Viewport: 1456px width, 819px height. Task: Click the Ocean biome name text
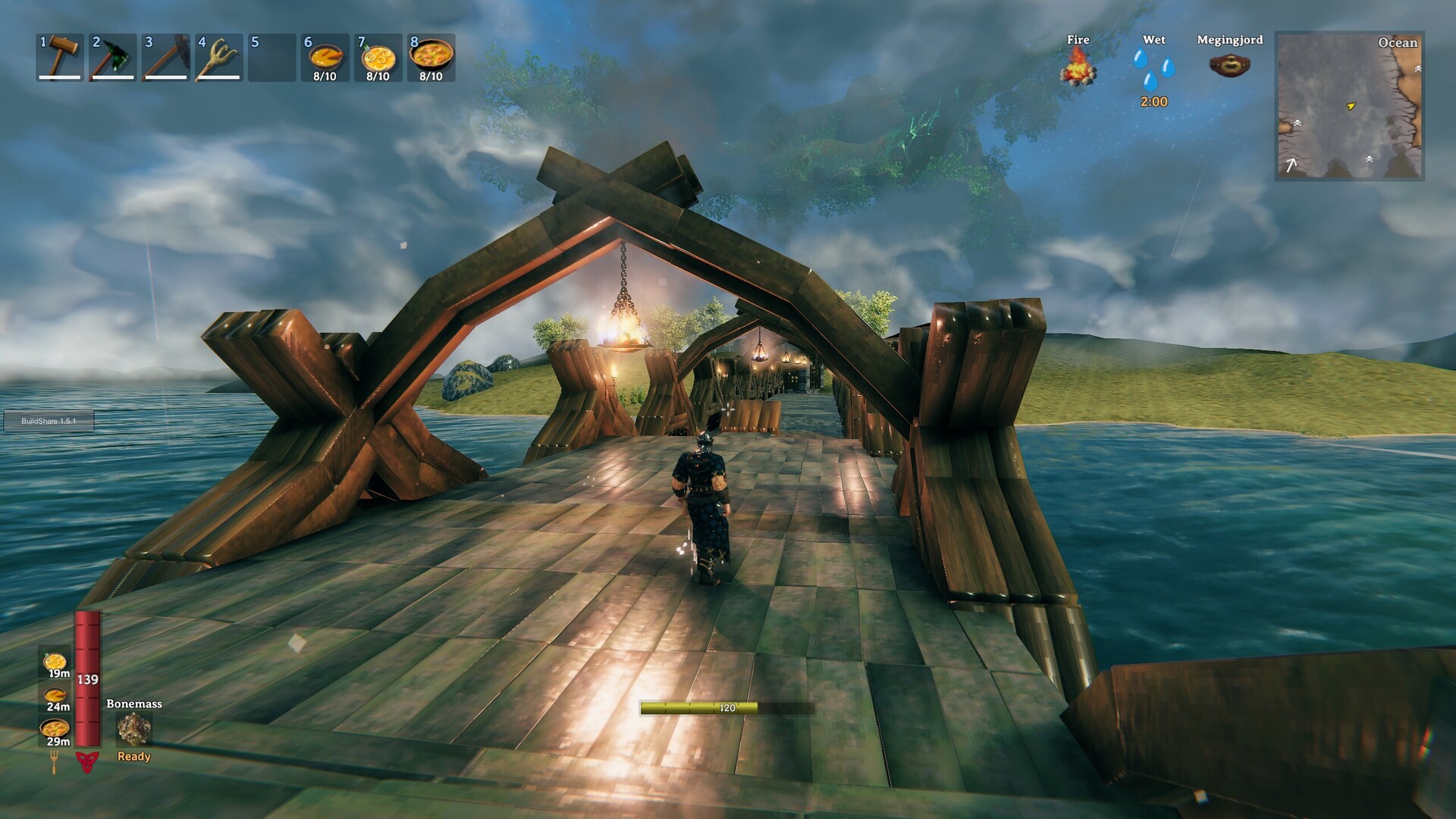point(1398,44)
